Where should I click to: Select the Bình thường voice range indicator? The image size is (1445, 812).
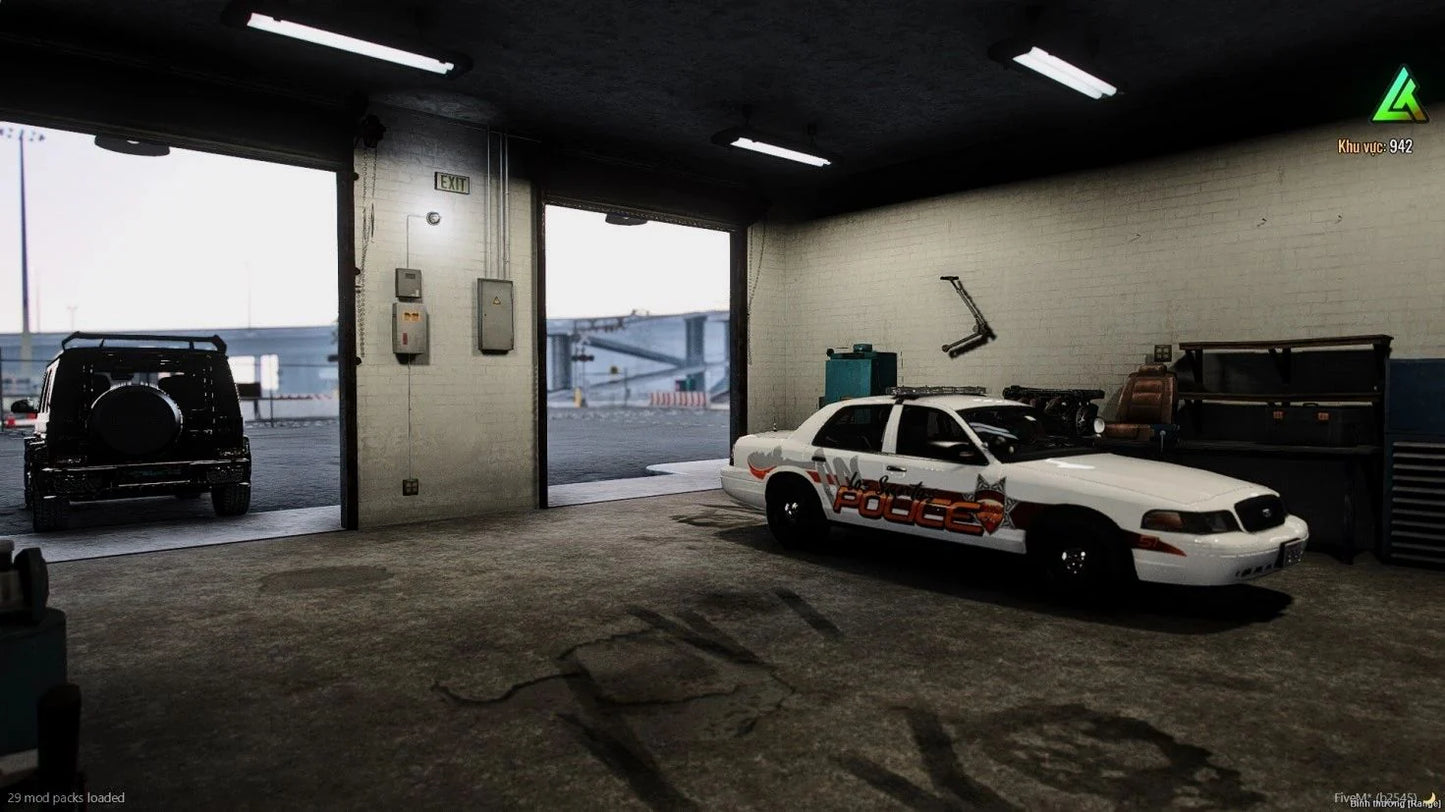[1385, 803]
